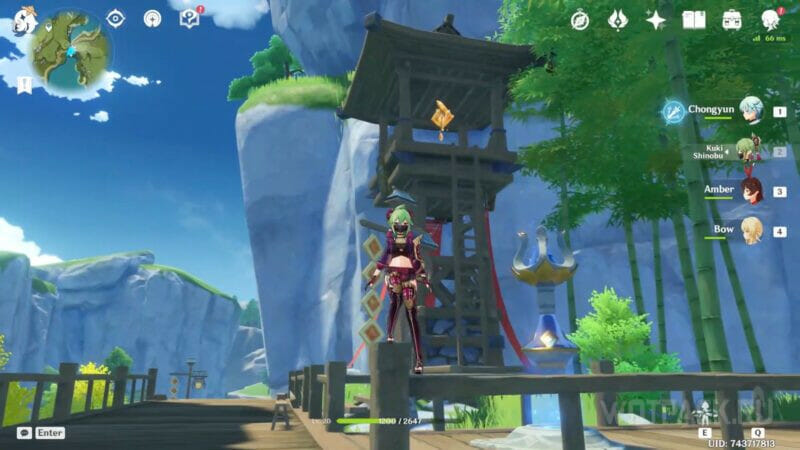Open the round compass icon beside the minimap

tap(152, 18)
